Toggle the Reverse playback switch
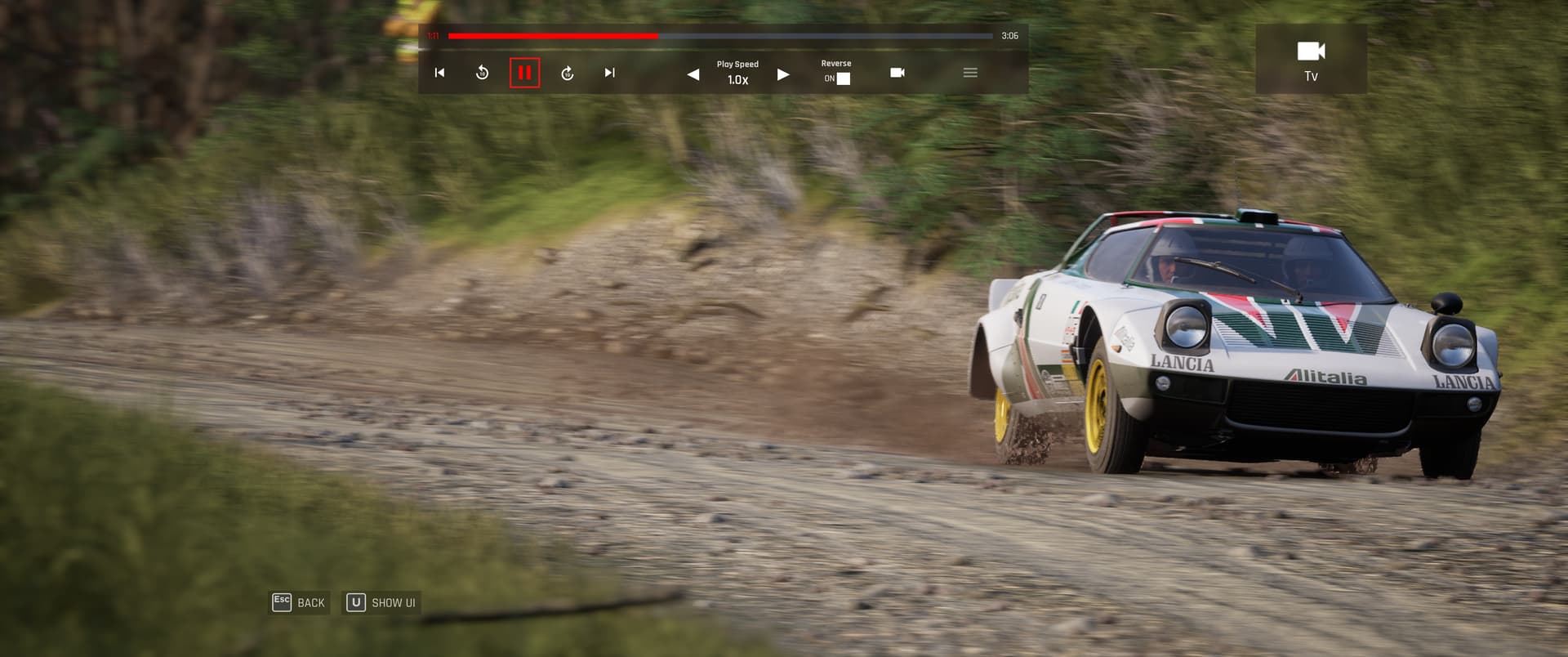The image size is (1568, 657). 843,78
